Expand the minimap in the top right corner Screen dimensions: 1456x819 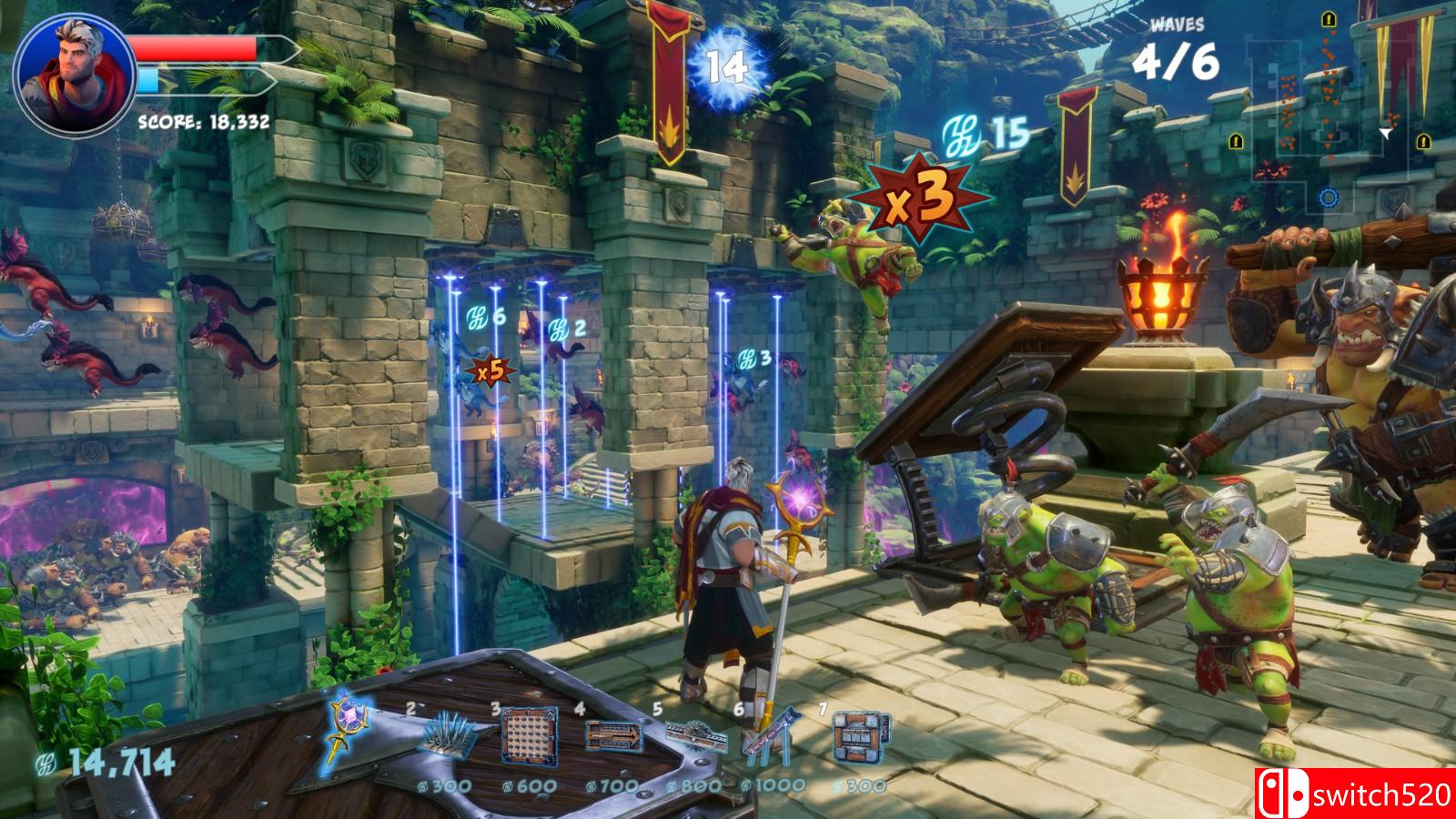pos(1338,109)
